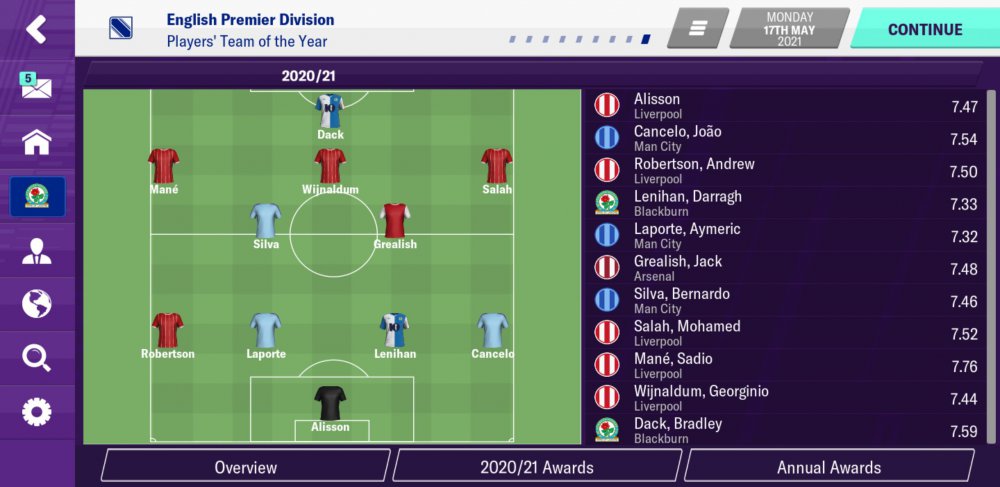Switch to the Annual Awards tab
Image resolution: width=1000 pixels, height=487 pixels.
tap(829, 467)
